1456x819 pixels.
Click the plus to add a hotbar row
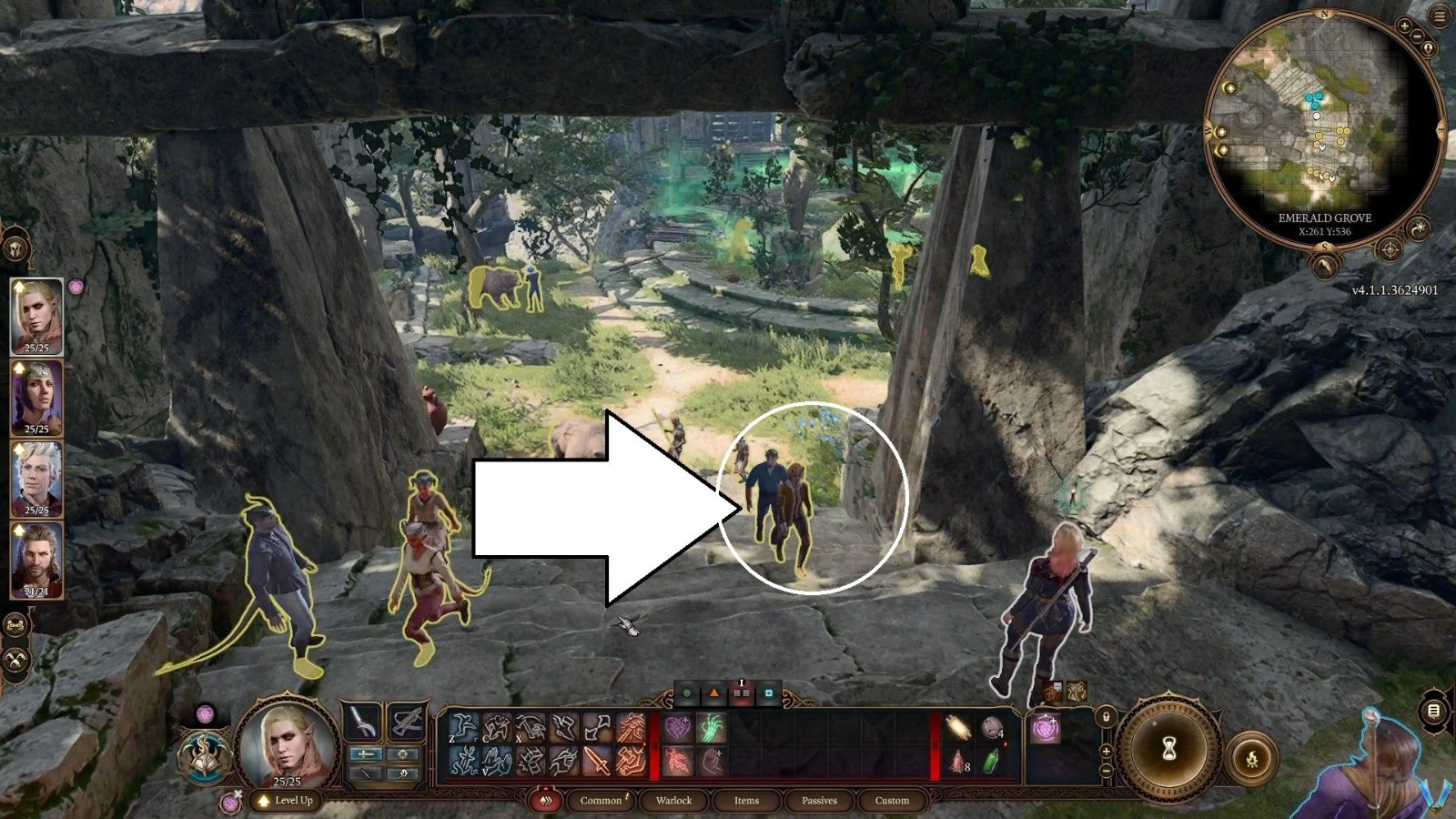[1106, 752]
